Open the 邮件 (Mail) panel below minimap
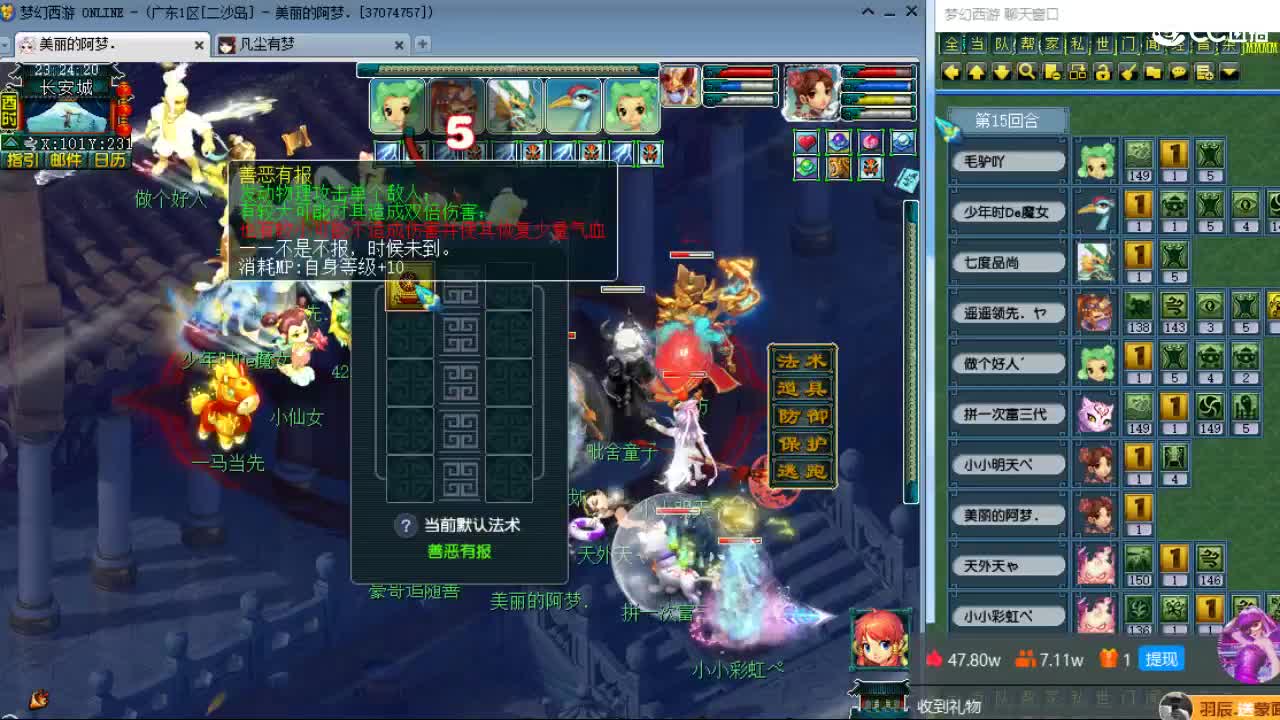This screenshot has height=720, width=1280. point(64,160)
